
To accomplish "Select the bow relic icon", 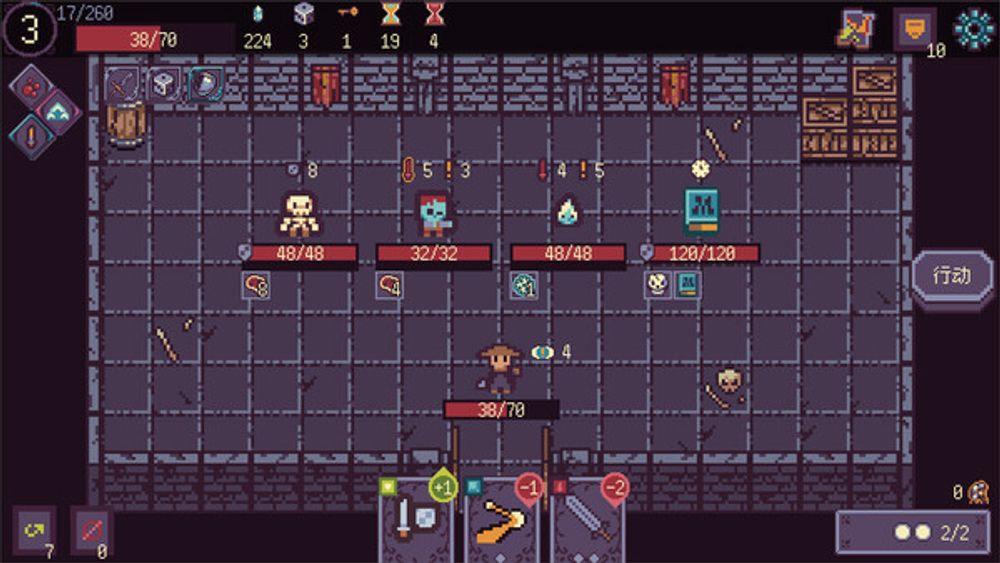I will coord(123,85).
